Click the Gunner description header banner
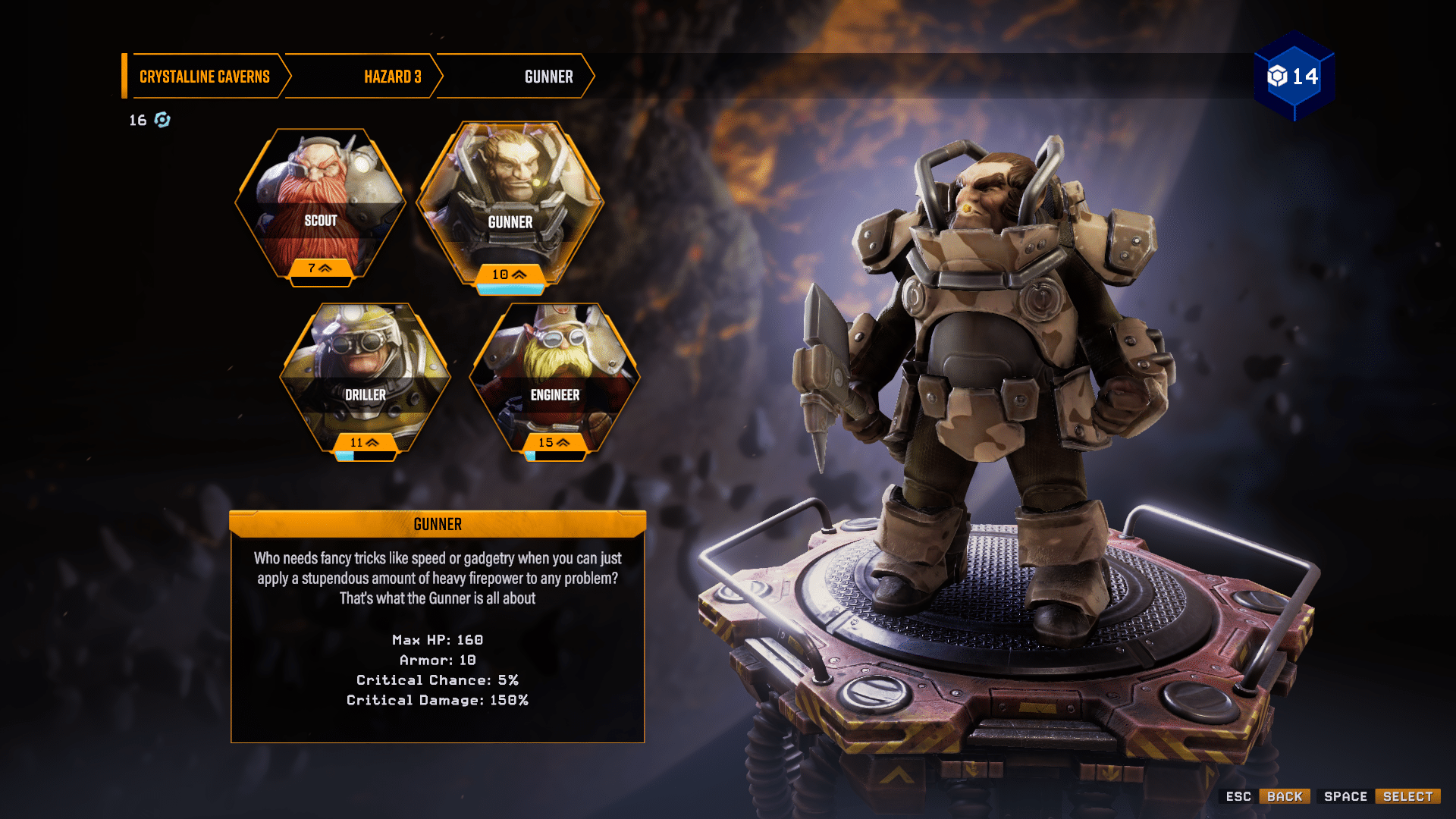Image resolution: width=1456 pixels, height=819 pixels. coord(438,523)
